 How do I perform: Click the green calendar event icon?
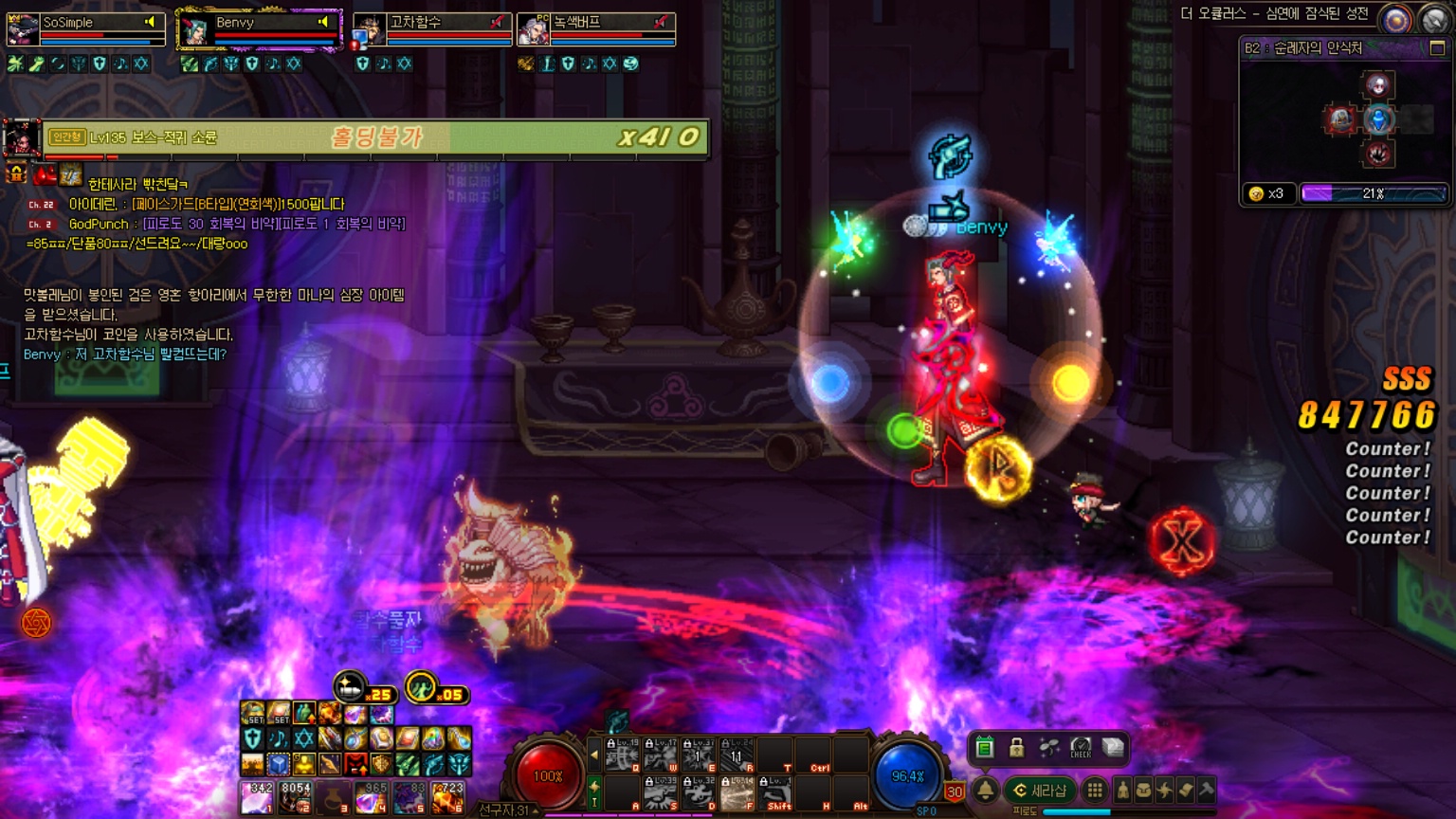point(984,749)
